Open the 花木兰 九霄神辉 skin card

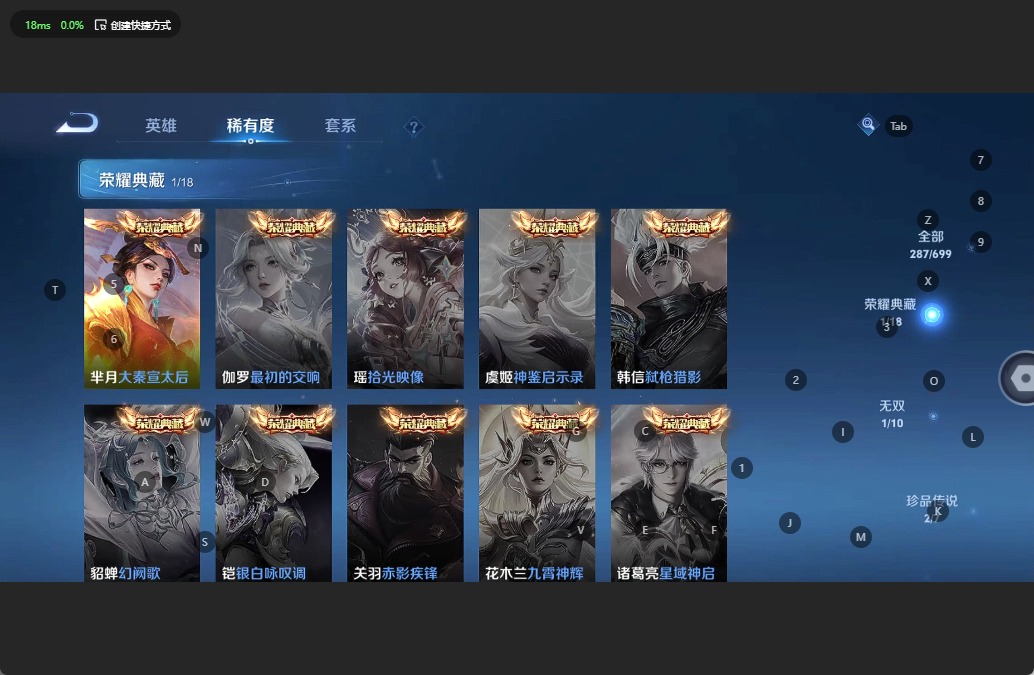tap(537, 493)
